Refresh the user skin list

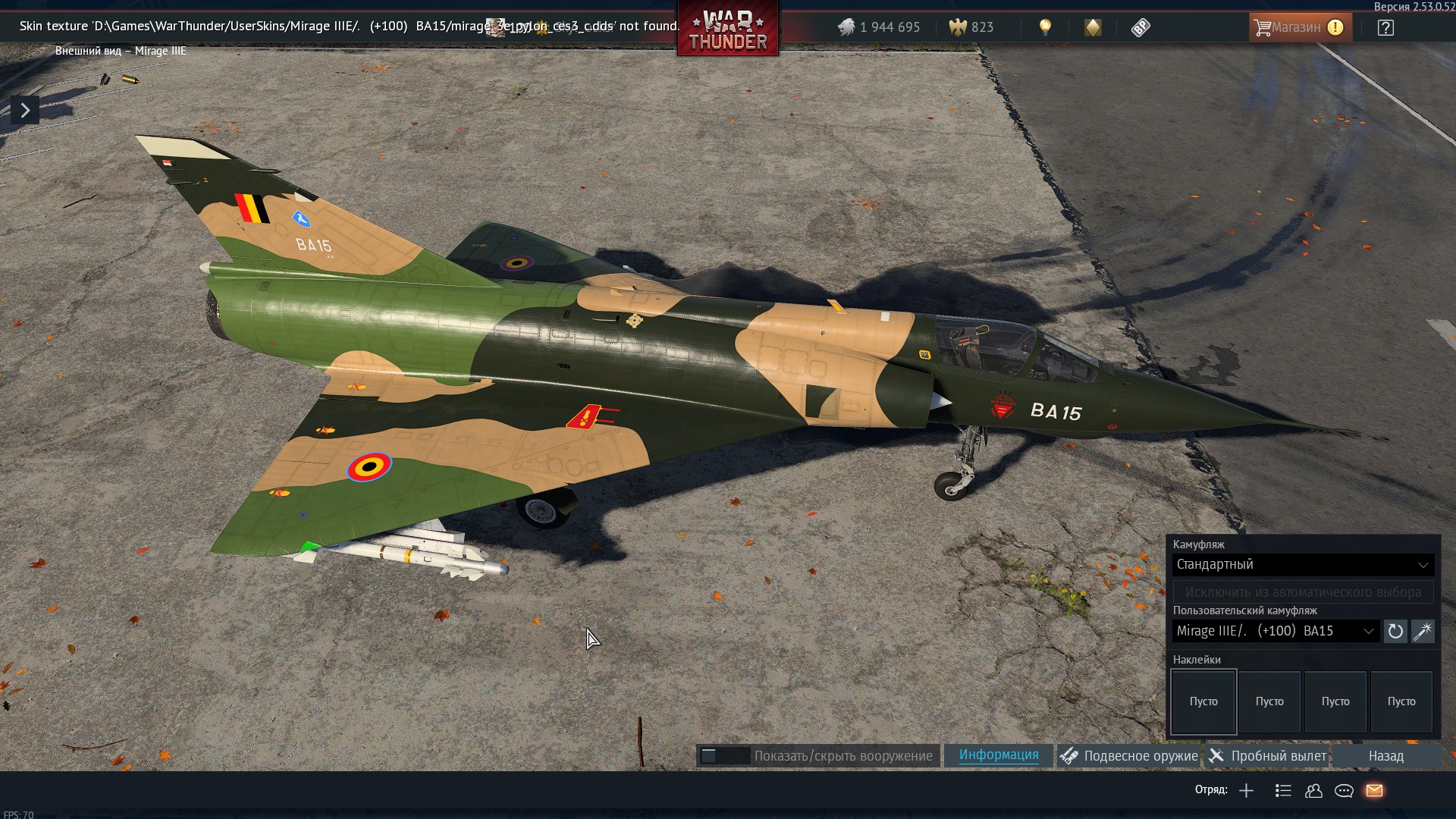point(1395,631)
